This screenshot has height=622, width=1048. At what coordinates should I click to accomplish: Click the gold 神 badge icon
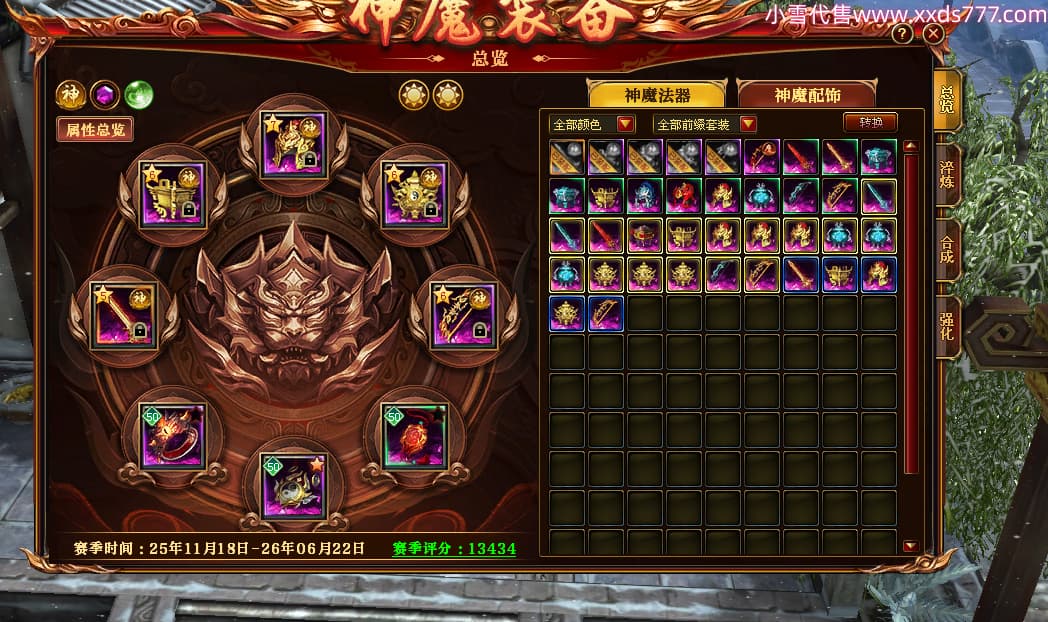point(70,94)
